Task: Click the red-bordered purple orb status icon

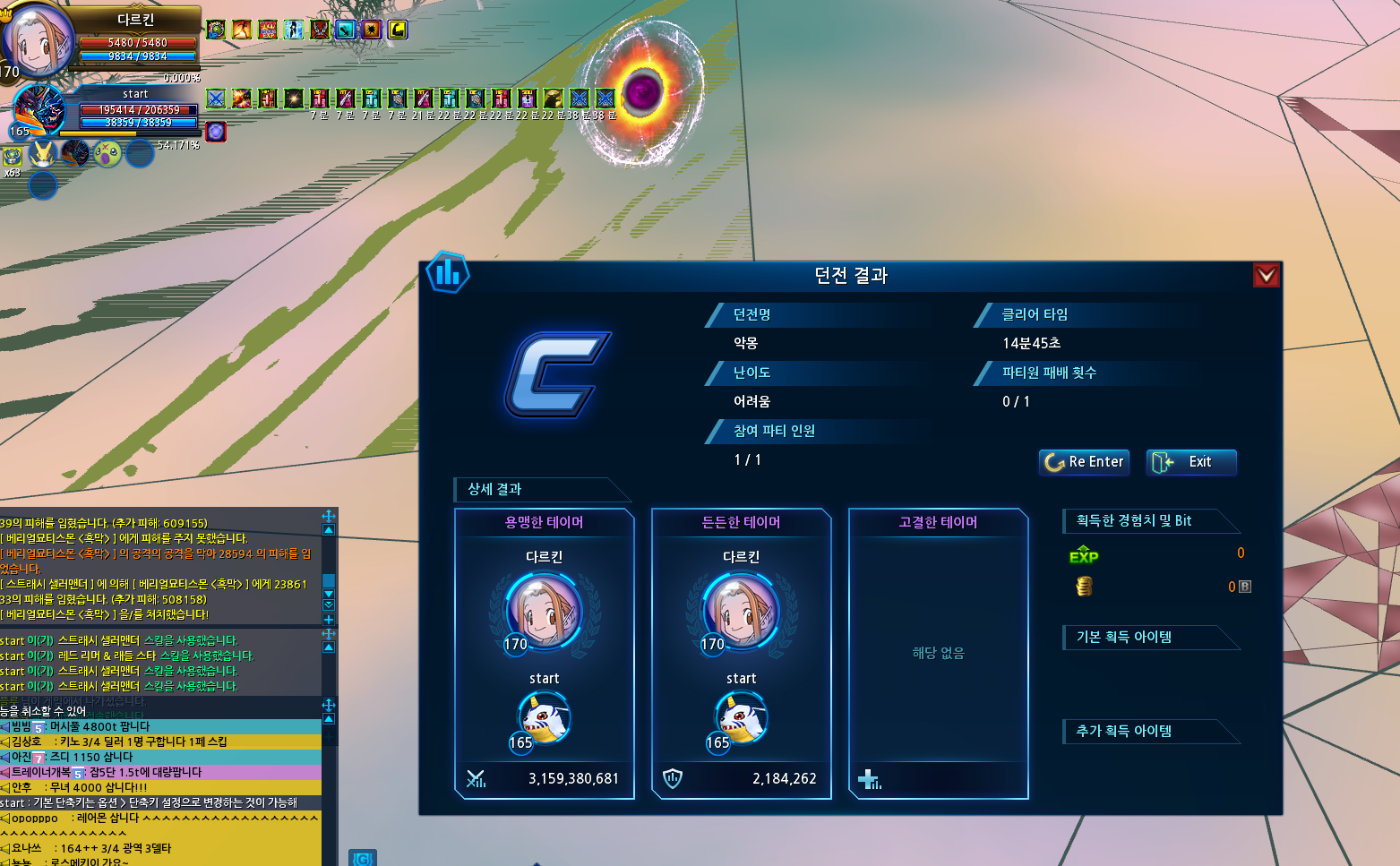Action: (x=216, y=133)
